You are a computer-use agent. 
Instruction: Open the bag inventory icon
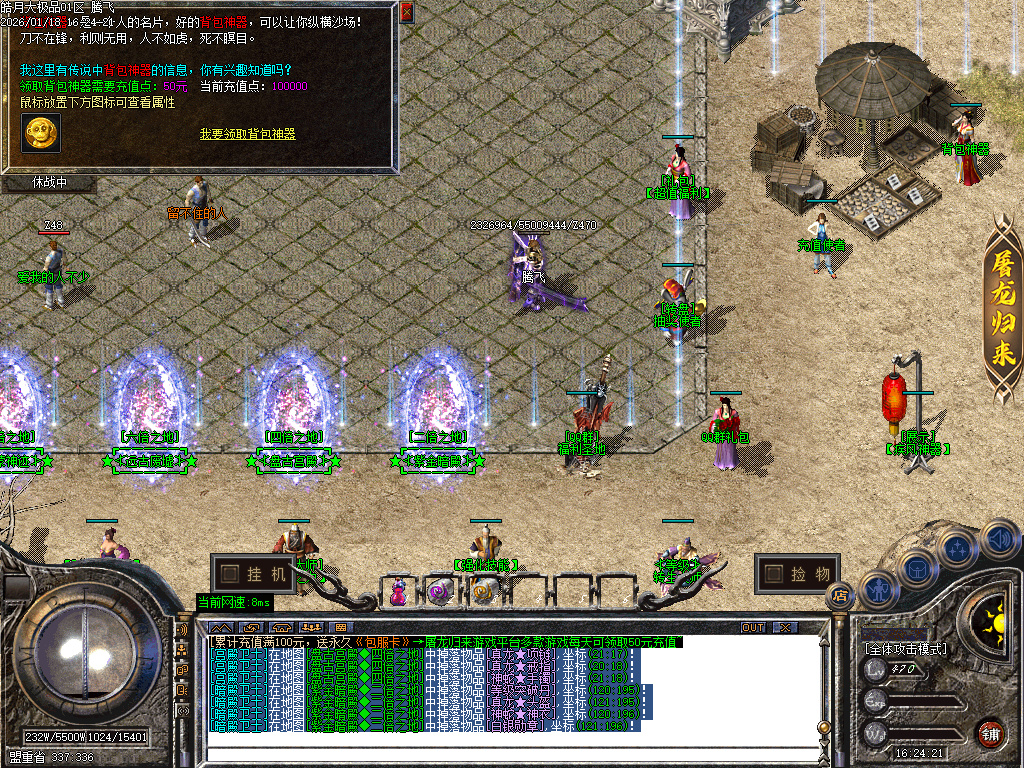coord(917,569)
